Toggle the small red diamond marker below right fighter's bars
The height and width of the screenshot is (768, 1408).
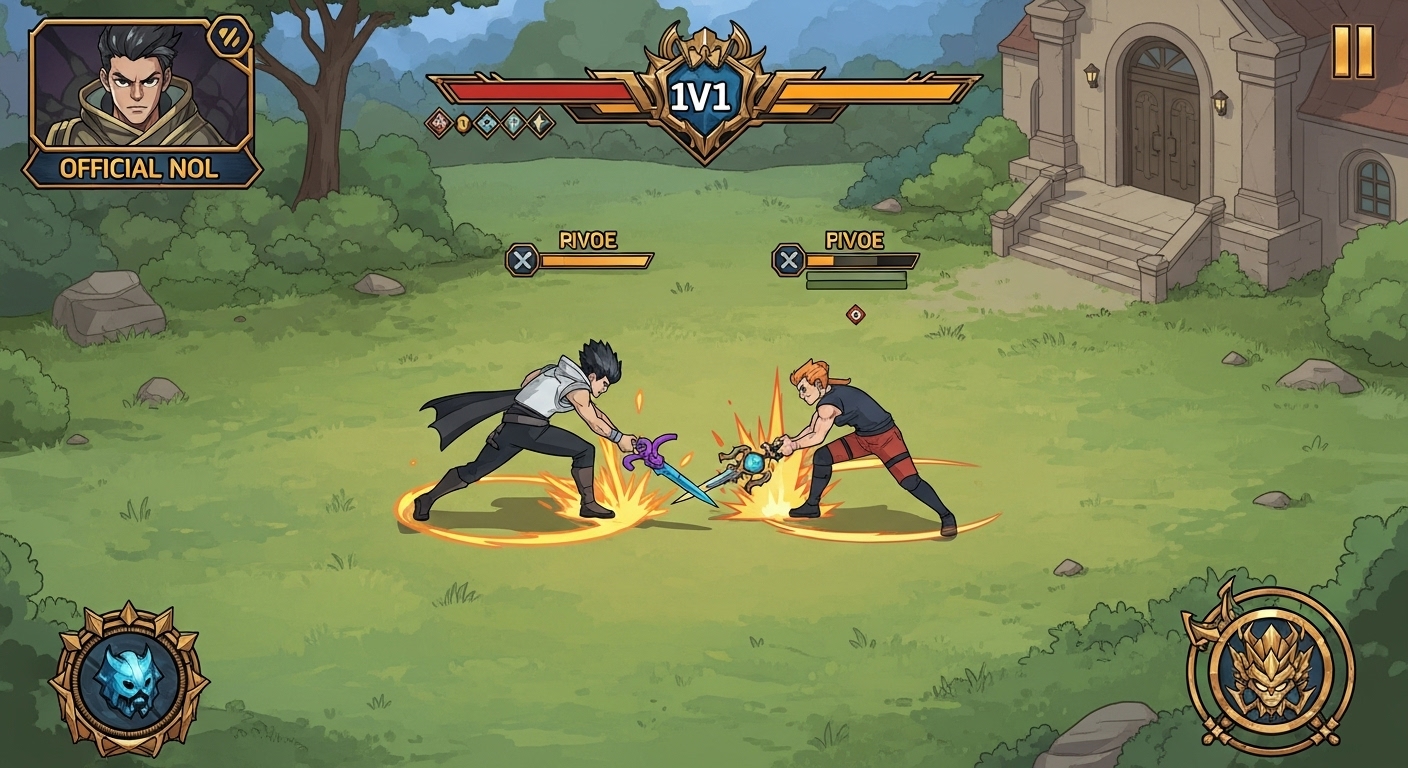point(855,313)
